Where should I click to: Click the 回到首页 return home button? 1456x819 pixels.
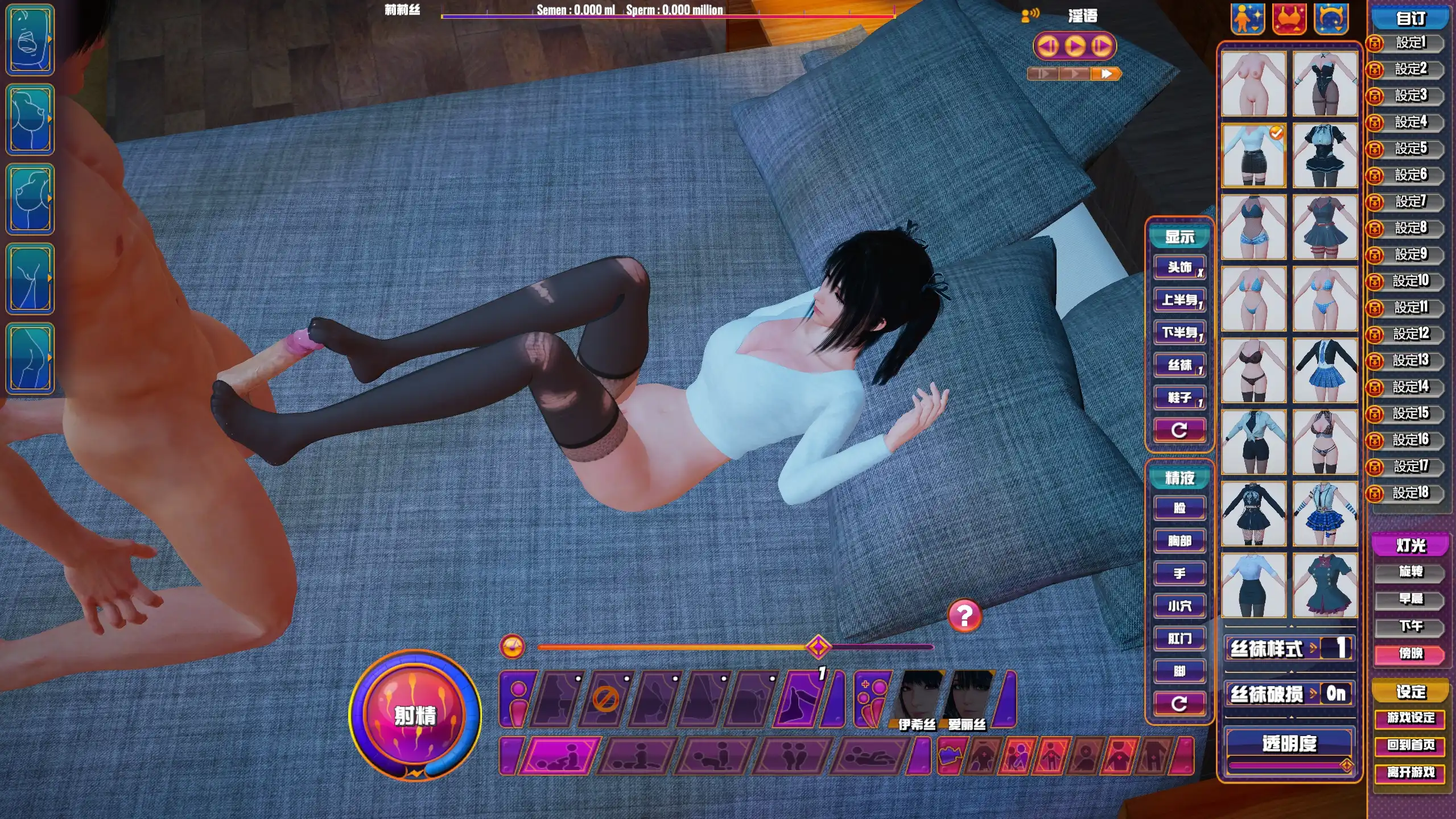[1410, 745]
